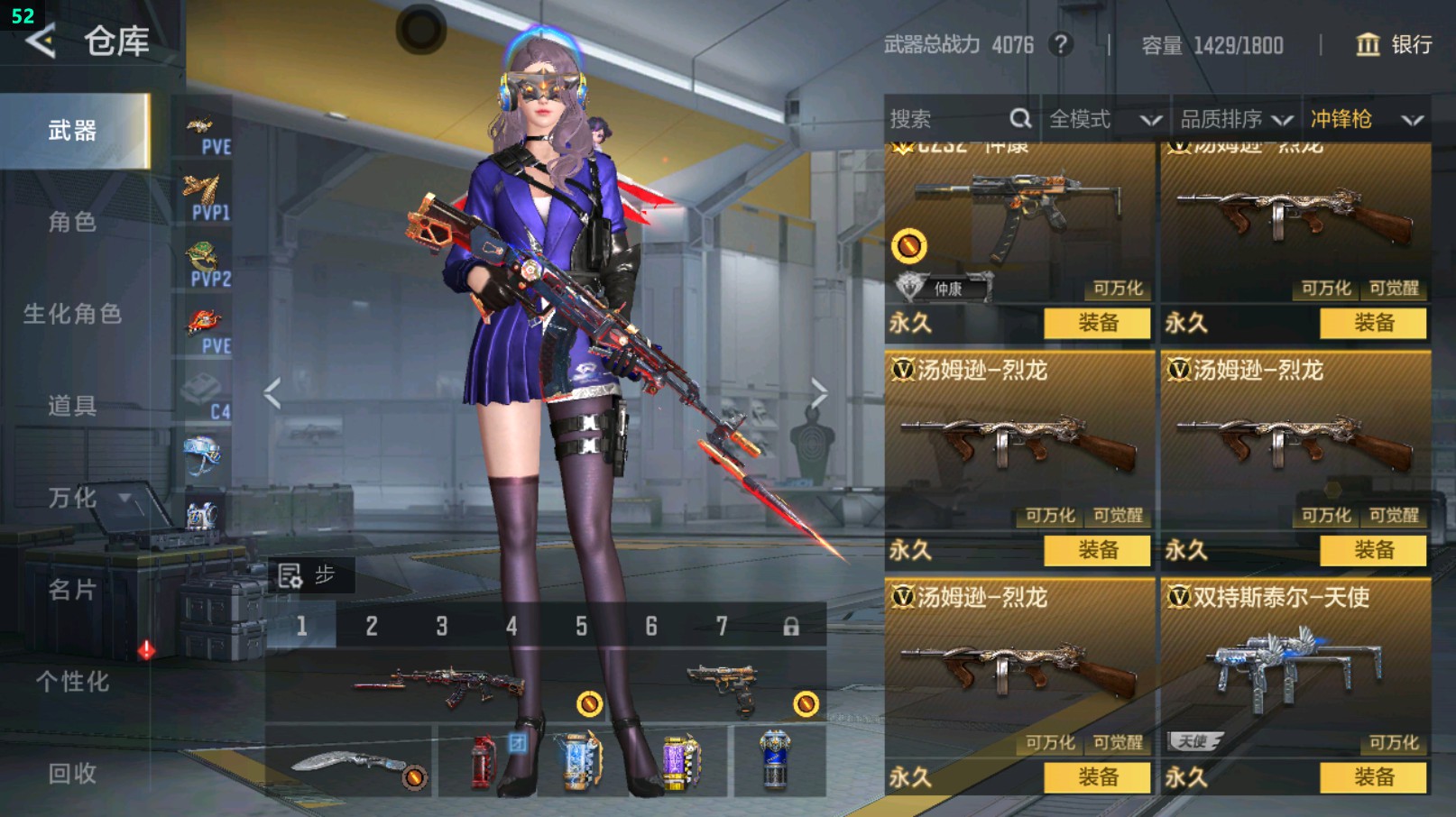Show help for 武器总战力 question mark
Screen dimensions: 1456x817
[1061, 44]
